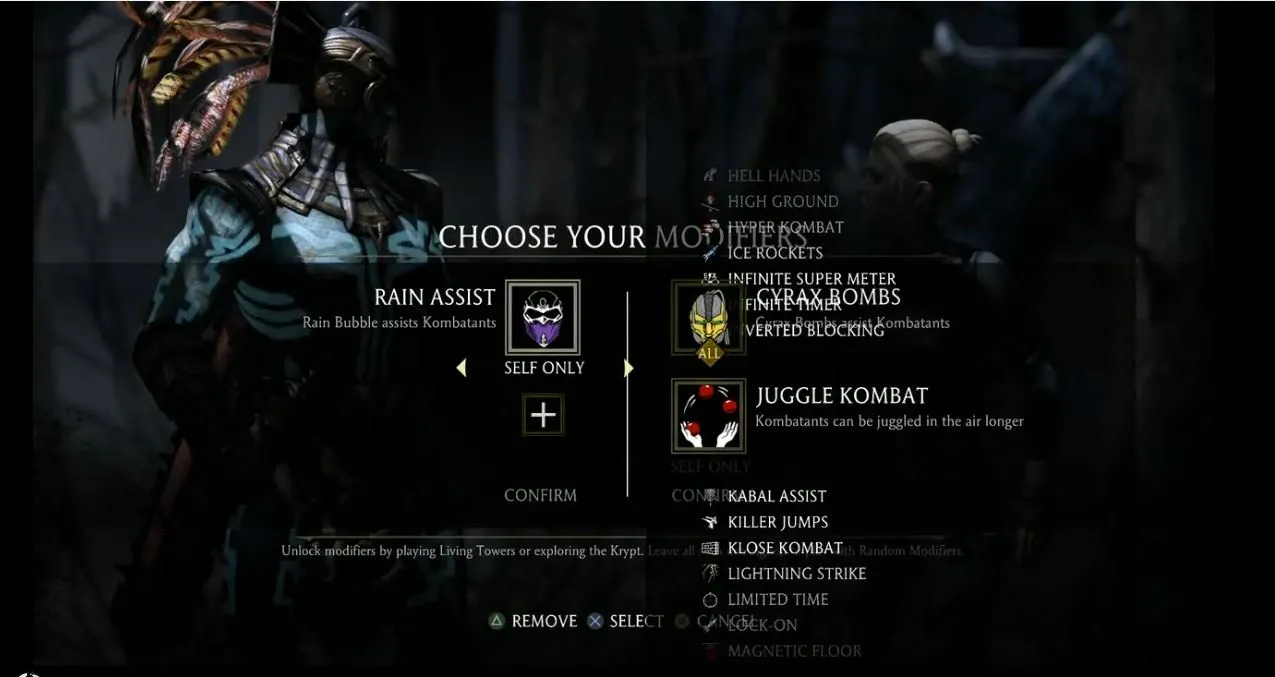
Task: Select the Lightning Strike modifier
Action: 796,574
